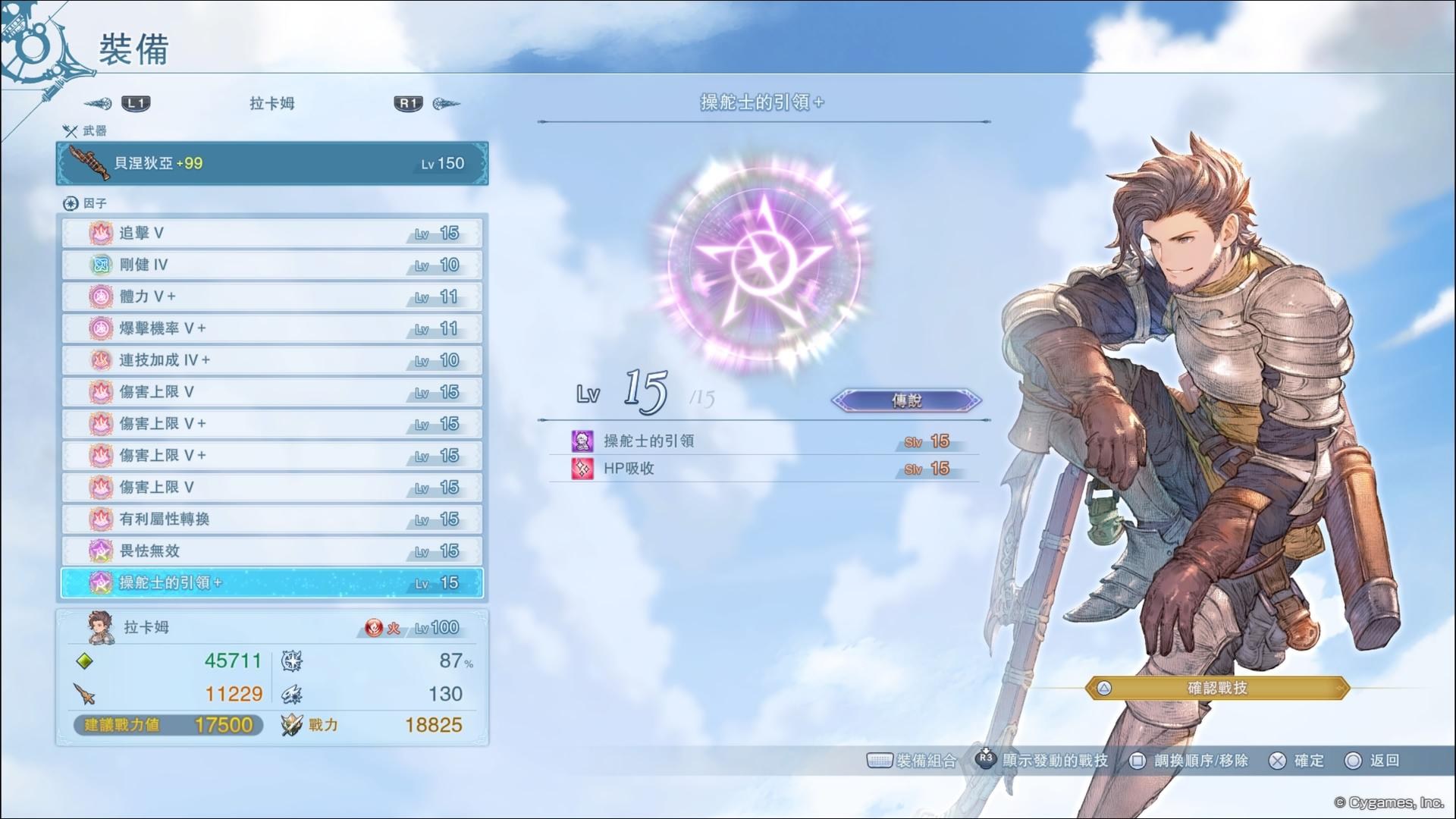Choose the 追擊 V sigil row
This screenshot has width=1456, height=819.
pyautogui.click(x=271, y=233)
